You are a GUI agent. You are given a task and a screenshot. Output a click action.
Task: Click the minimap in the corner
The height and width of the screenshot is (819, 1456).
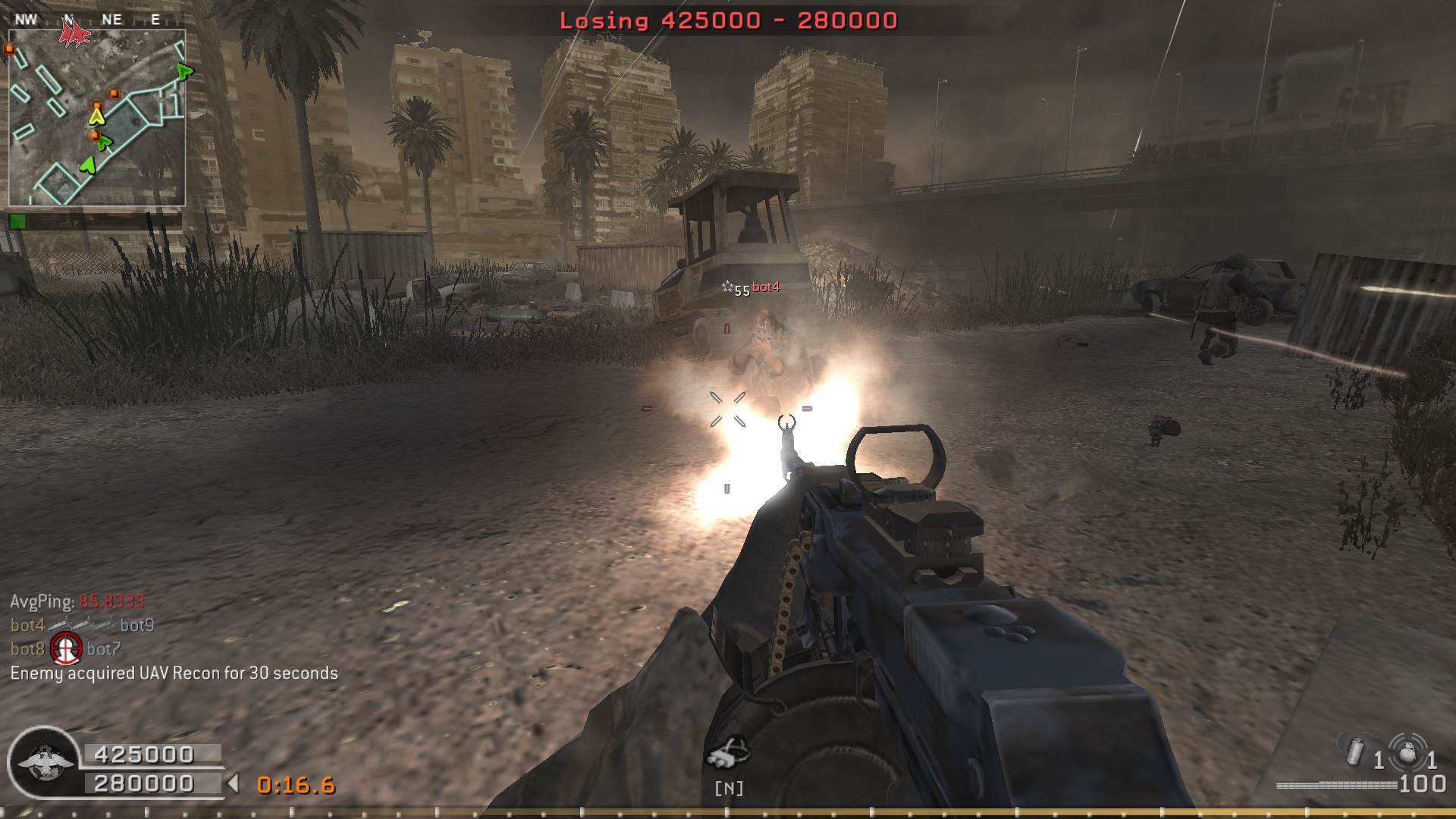97,118
